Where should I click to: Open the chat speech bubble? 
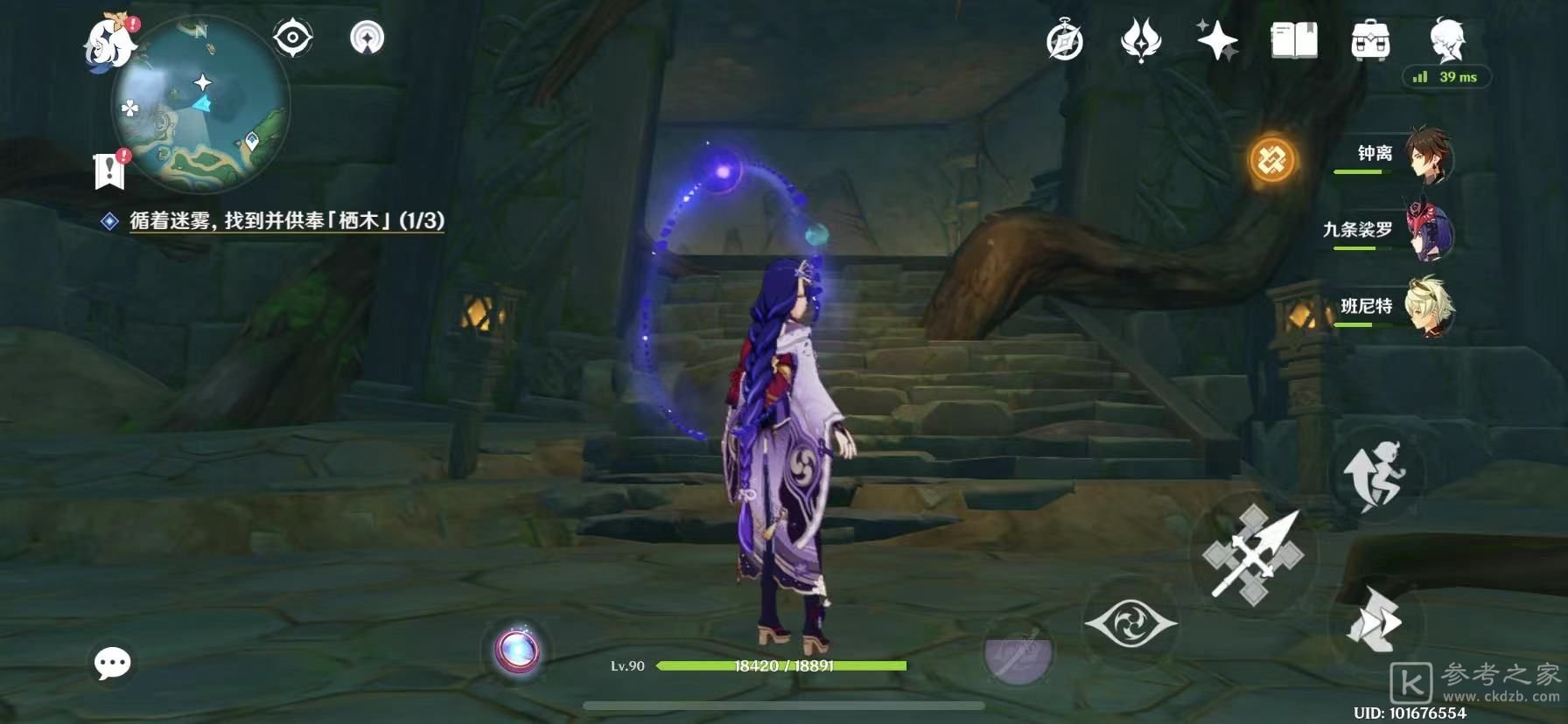coord(113,664)
